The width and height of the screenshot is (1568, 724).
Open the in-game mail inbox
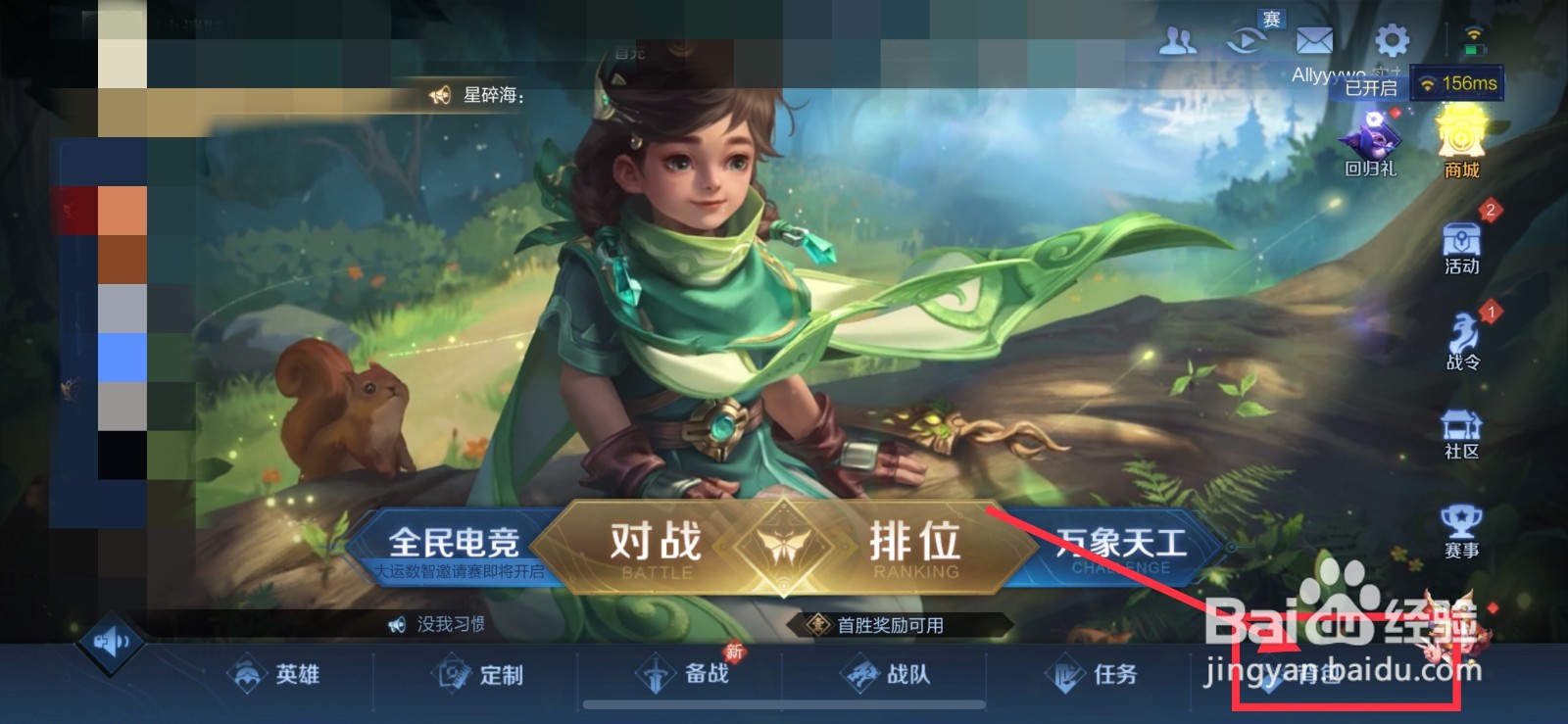[x=1314, y=41]
